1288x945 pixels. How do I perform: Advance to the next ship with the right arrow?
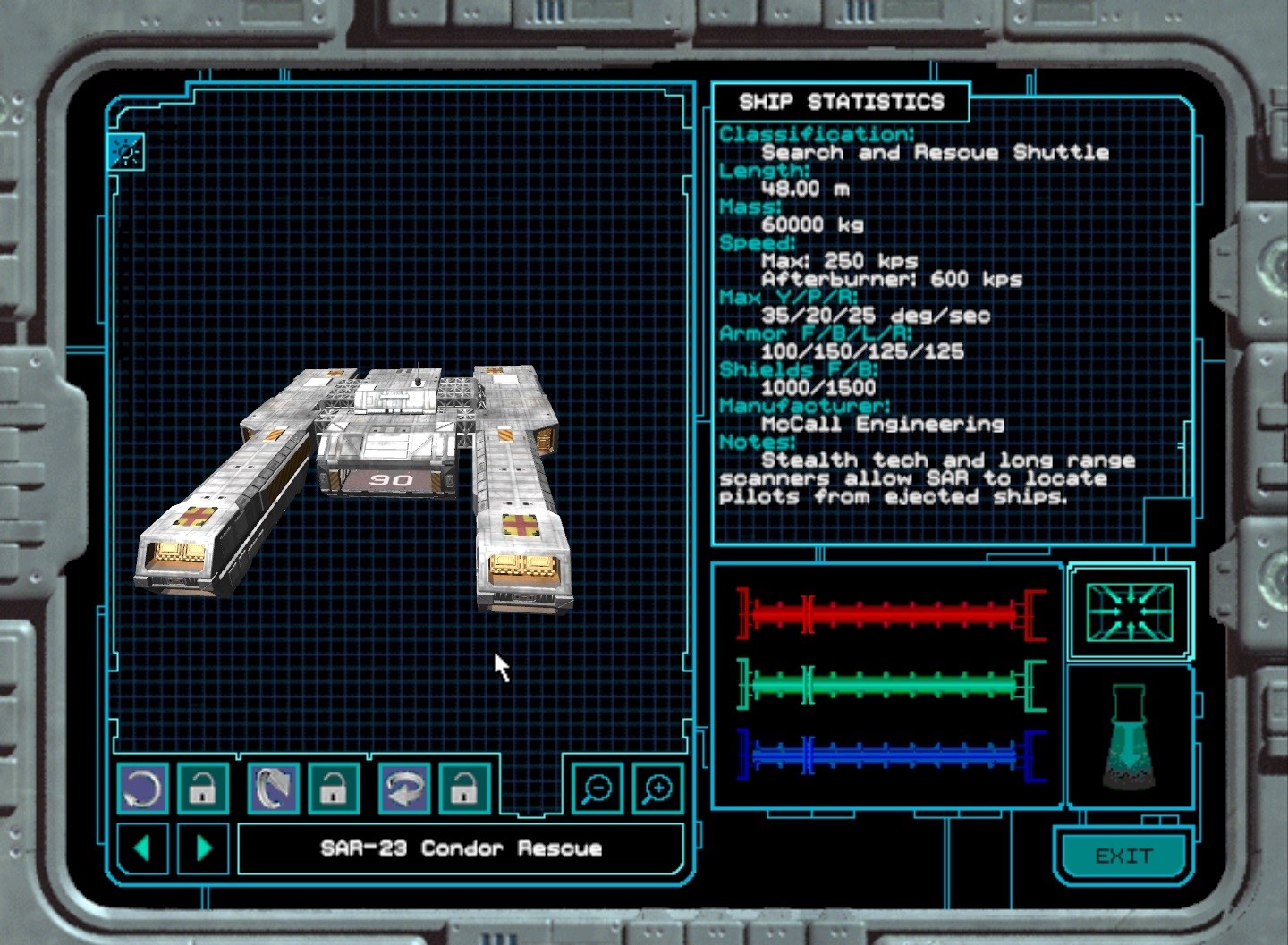(x=203, y=848)
